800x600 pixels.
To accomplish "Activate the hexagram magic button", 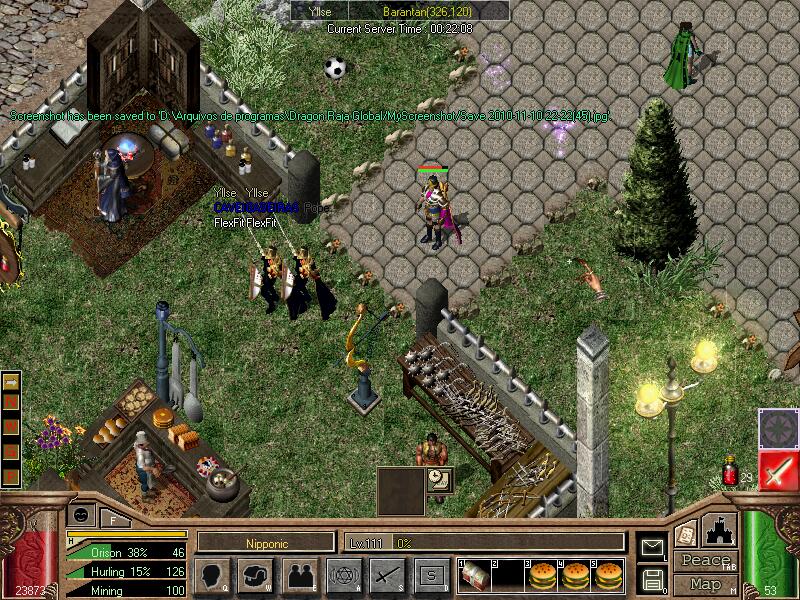I will [344, 575].
